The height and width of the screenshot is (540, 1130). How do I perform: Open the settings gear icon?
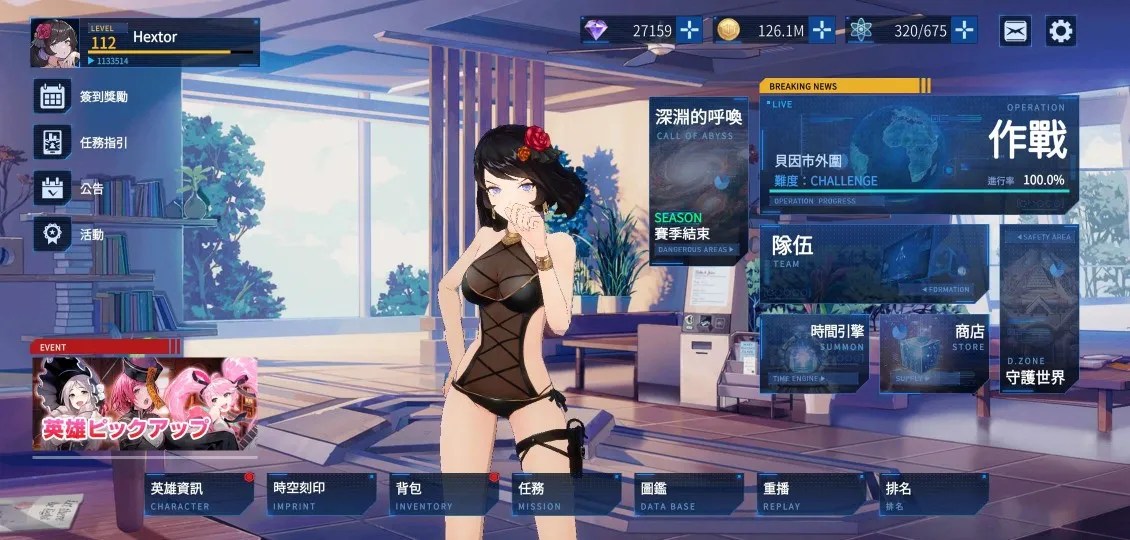click(1061, 31)
